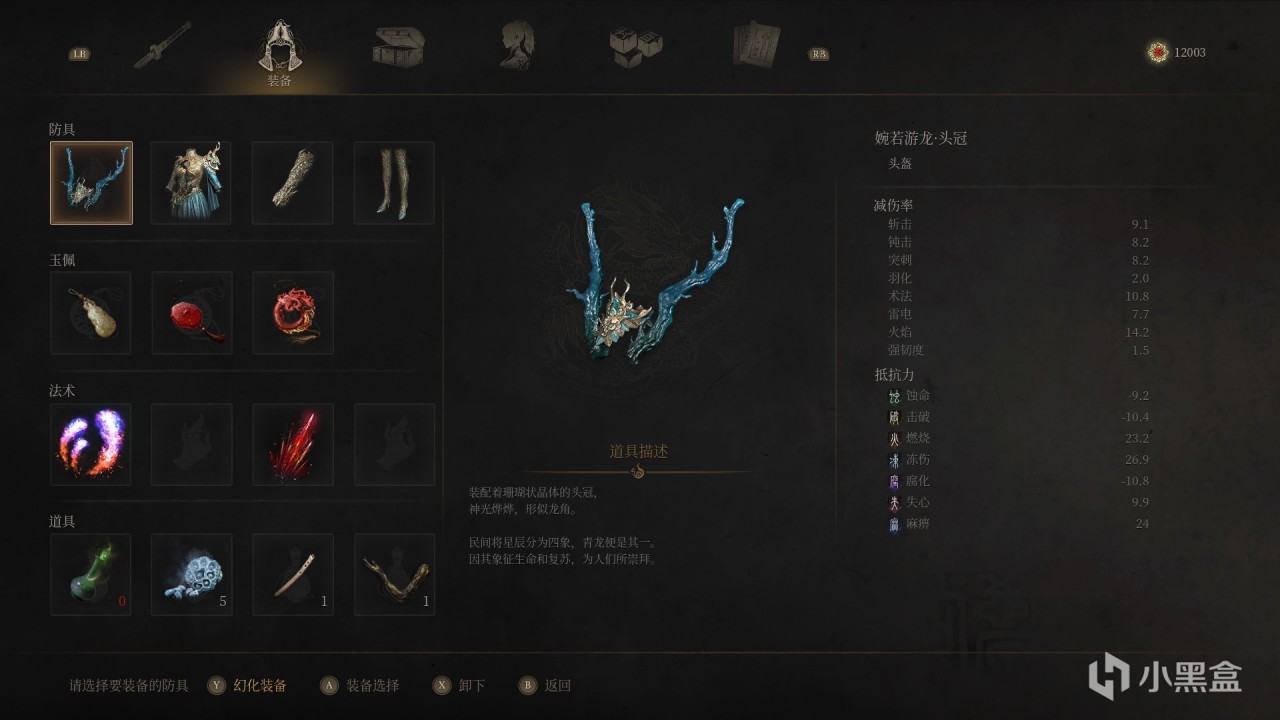The width and height of the screenshot is (1280, 720).
Task: Select the chest armor slot in 防具
Action: click(191, 183)
